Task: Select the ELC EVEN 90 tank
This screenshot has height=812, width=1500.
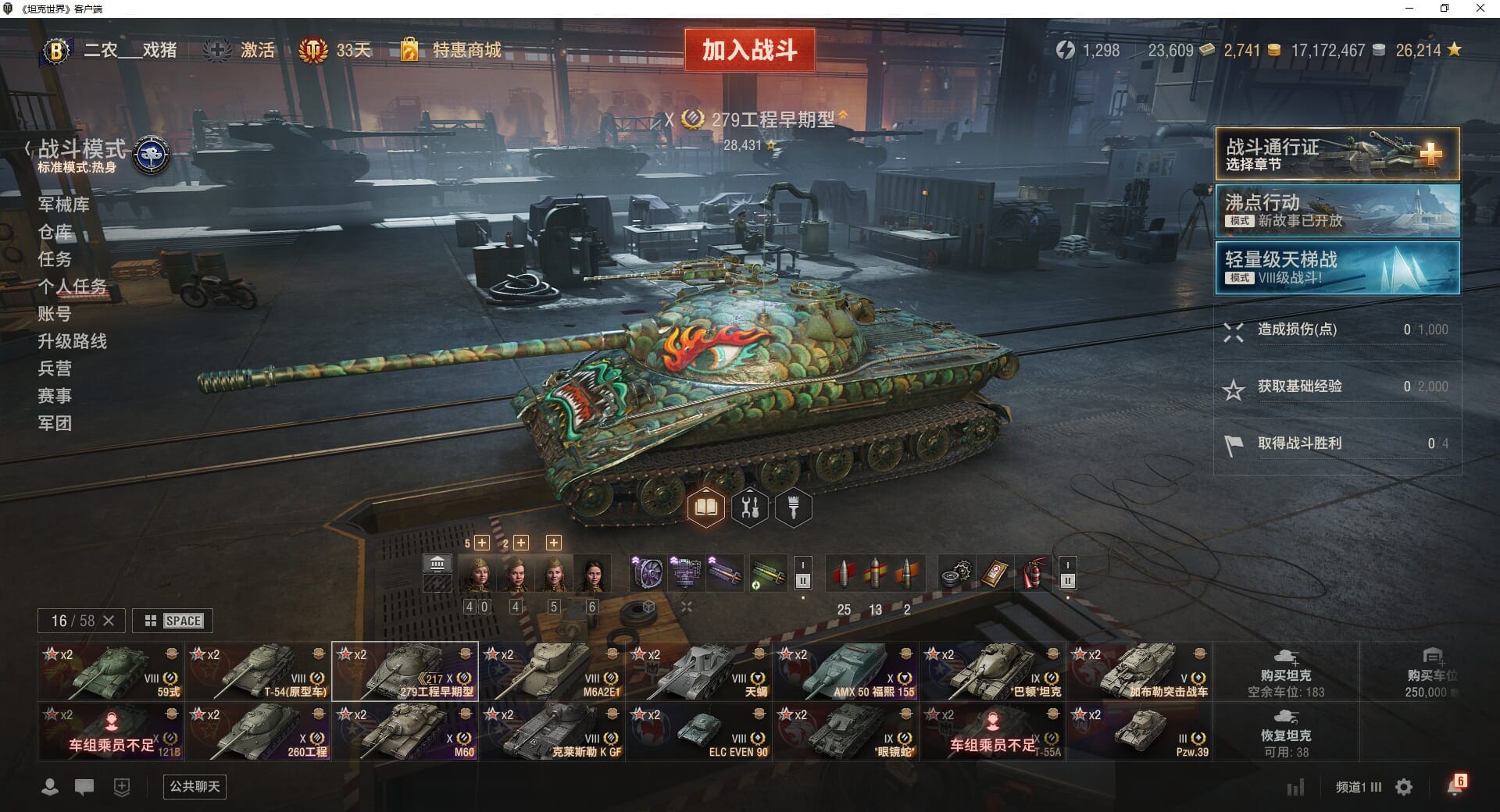Action: [698, 732]
